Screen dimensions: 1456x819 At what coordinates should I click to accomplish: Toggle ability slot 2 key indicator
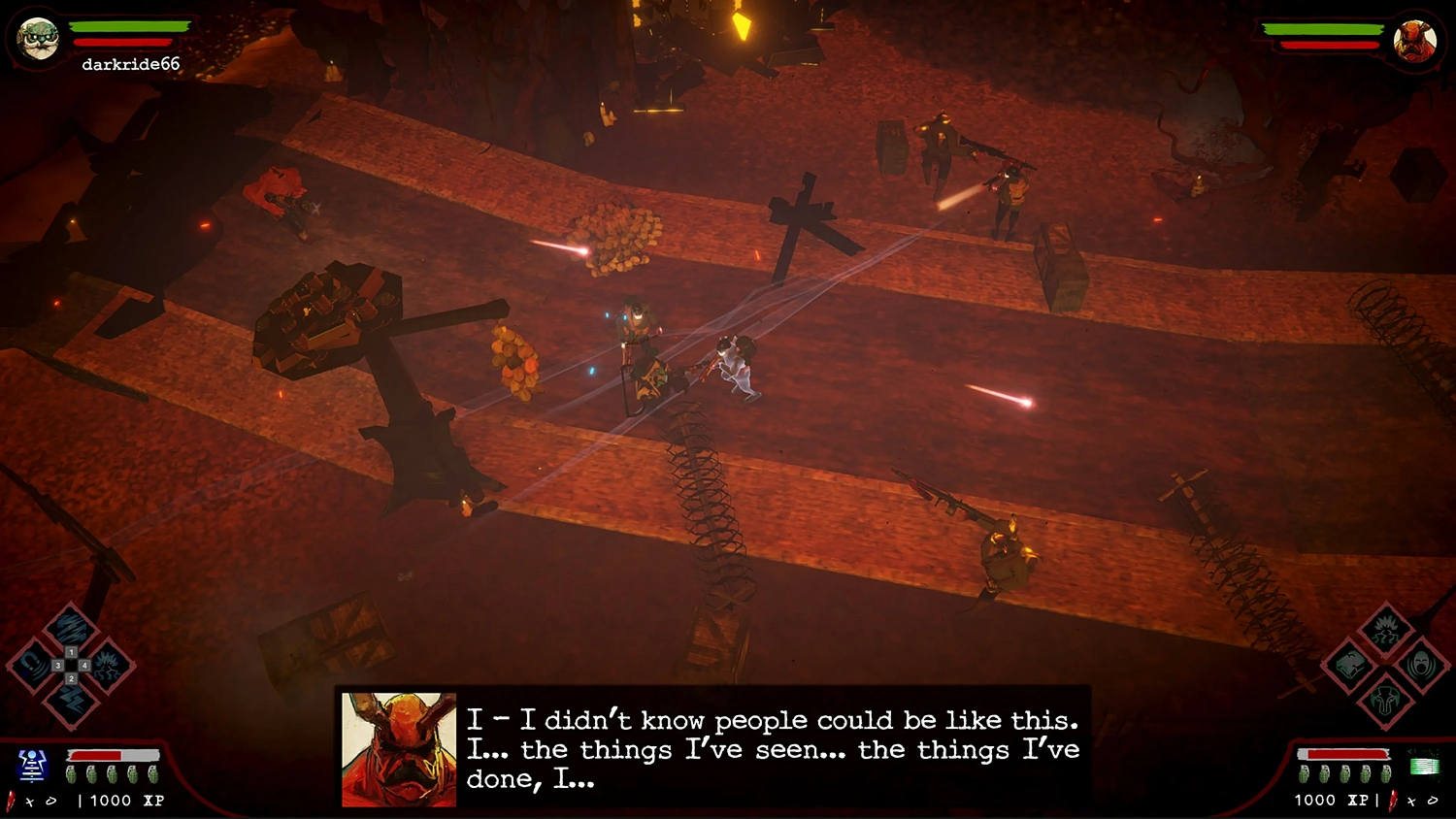click(x=72, y=678)
